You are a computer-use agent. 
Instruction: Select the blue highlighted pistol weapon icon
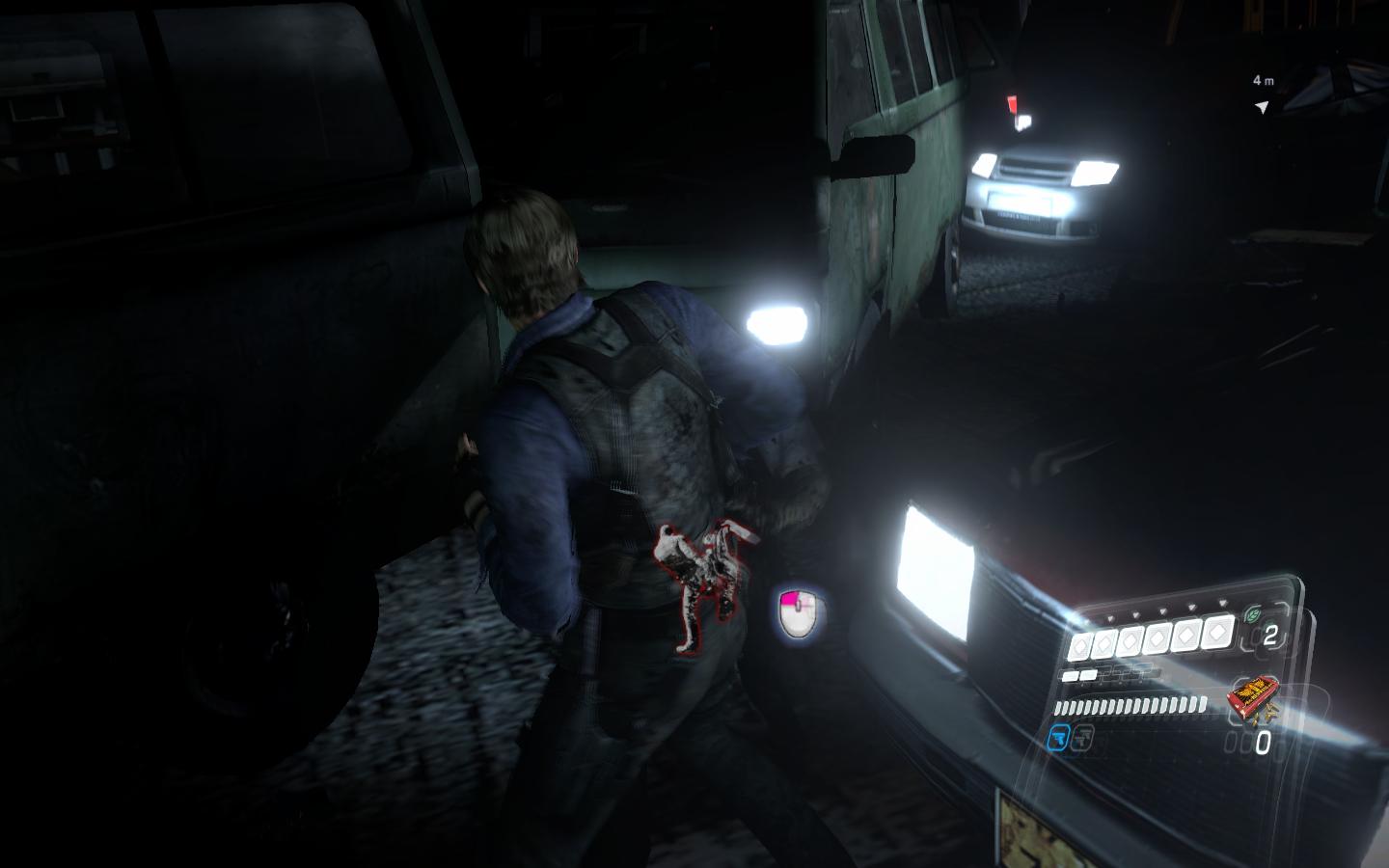(x=1058, y=739)
